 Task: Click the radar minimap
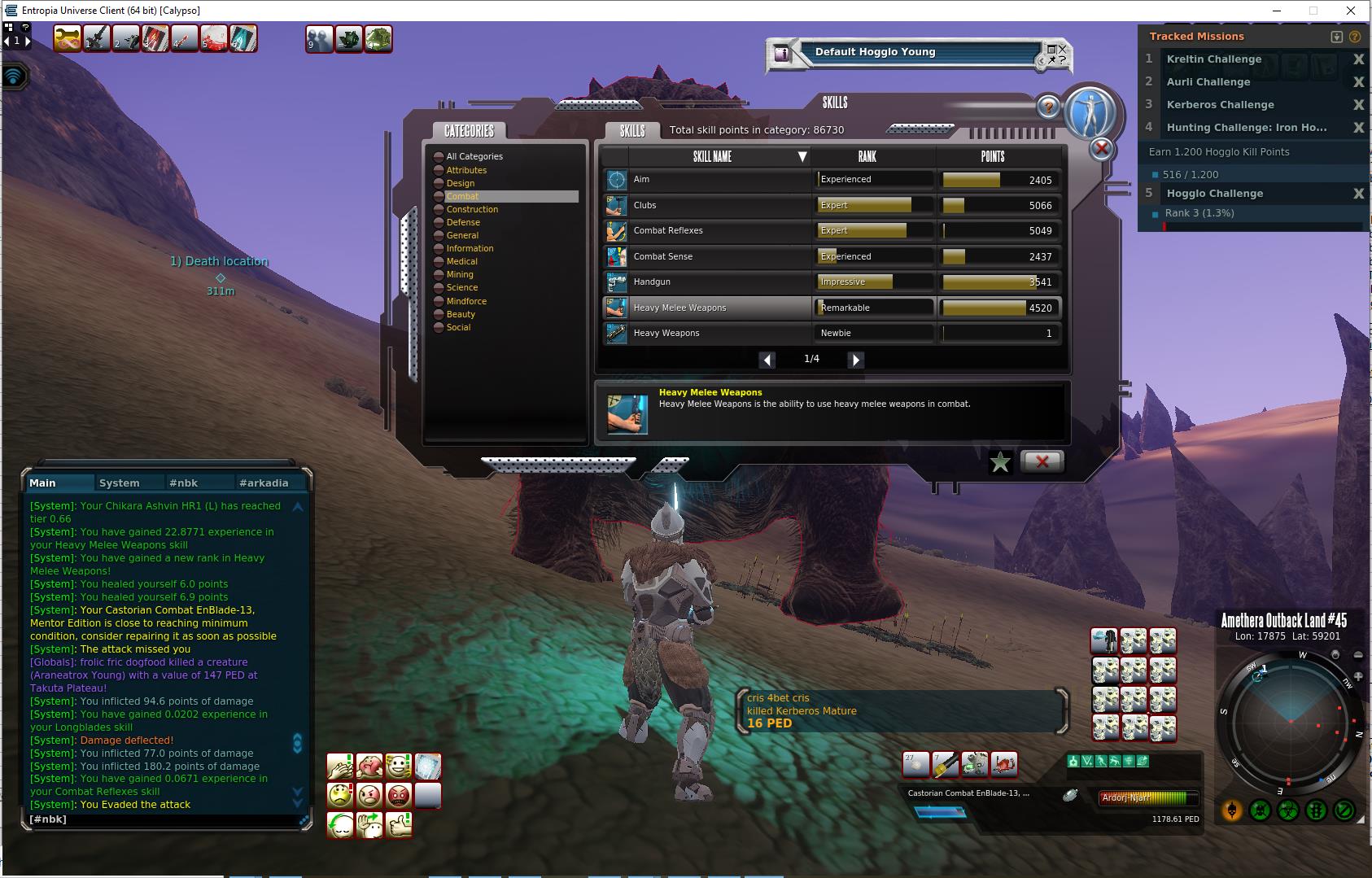(x=1290, y=722)
